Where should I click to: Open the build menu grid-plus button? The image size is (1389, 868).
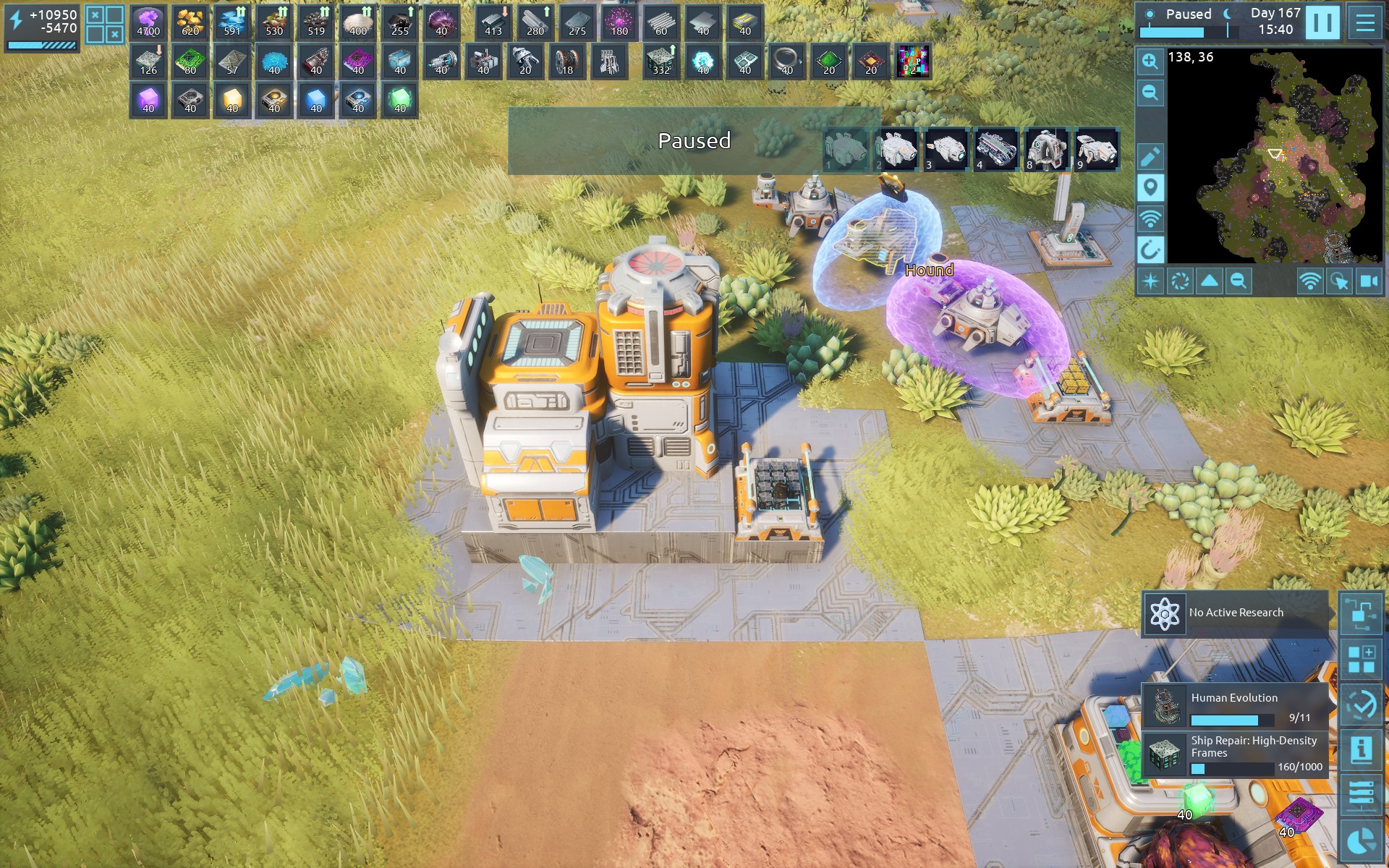click(x=1361, y=660)
